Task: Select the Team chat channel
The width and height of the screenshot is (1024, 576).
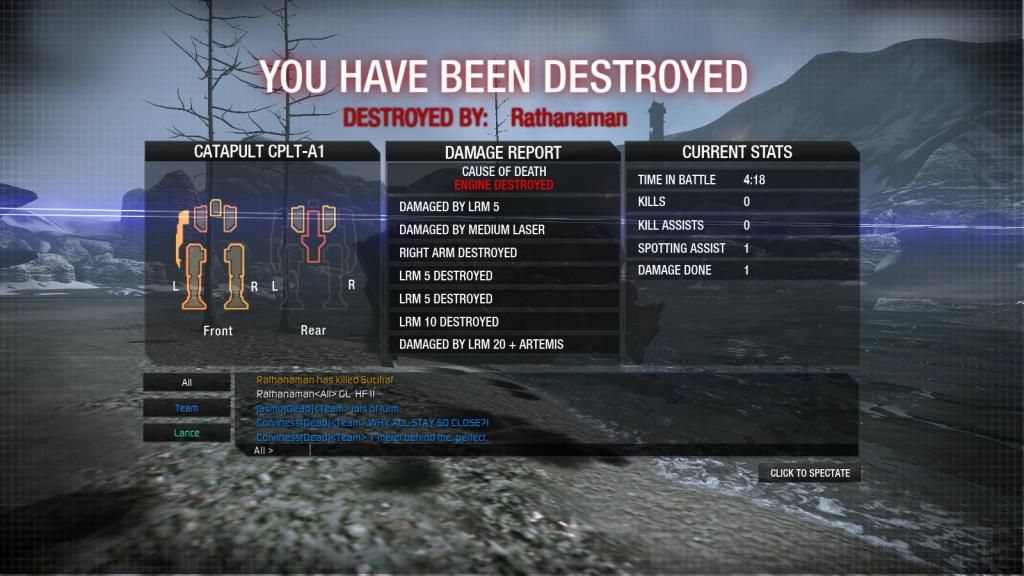Action: pyautogui.click(x=186, y=408)
